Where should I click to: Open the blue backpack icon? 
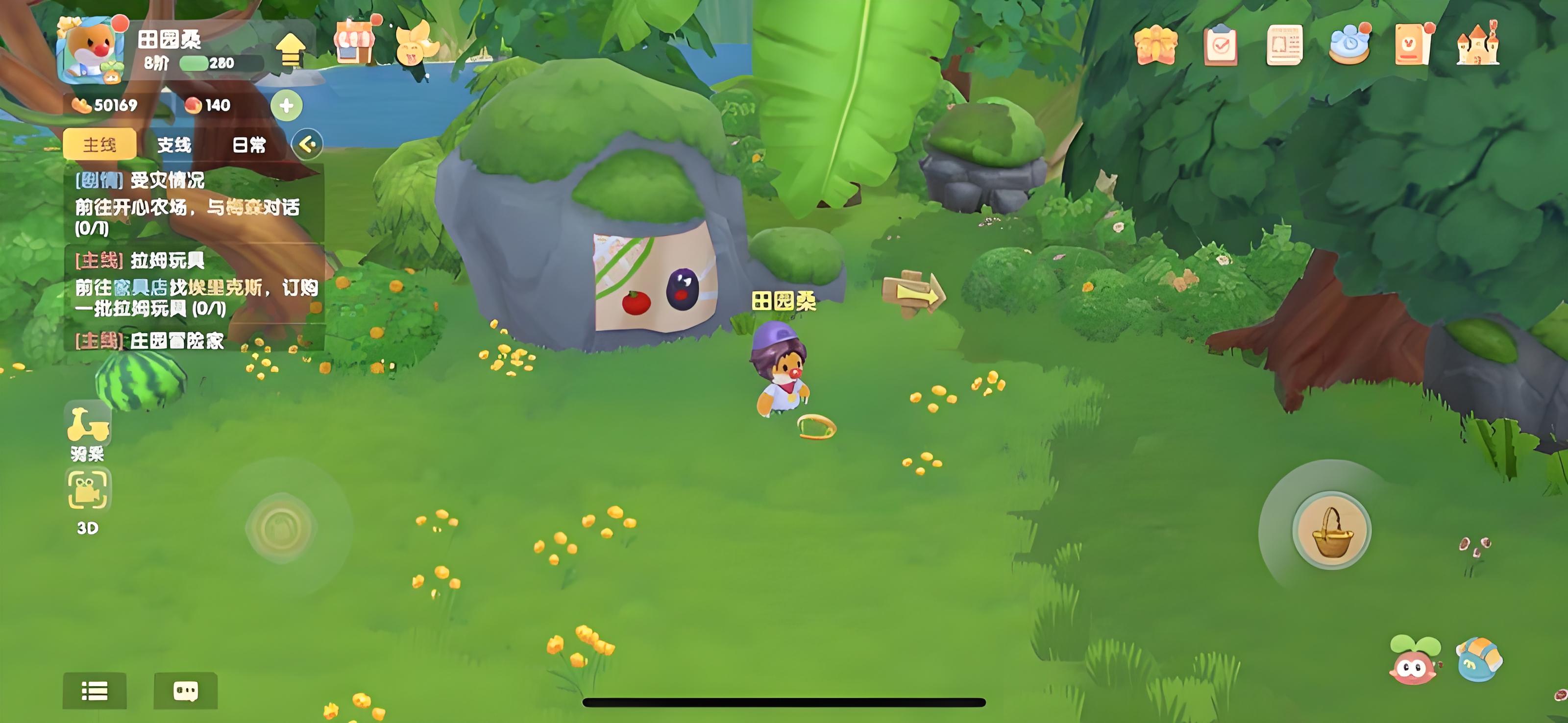[1478, 660]
